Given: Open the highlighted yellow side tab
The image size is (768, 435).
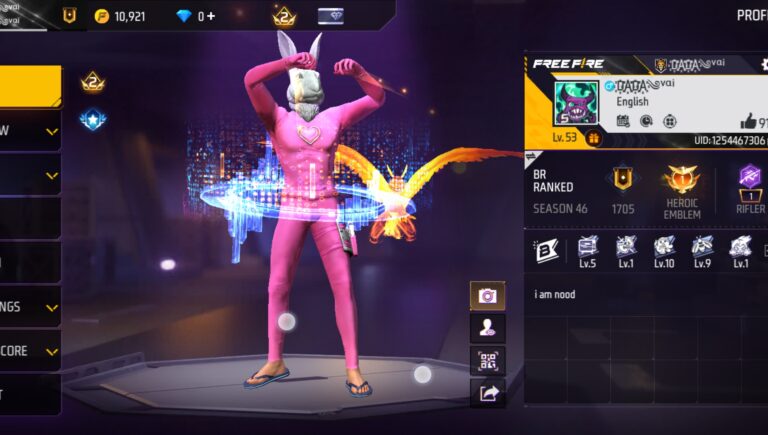Looking at the screenshot, I should point(30,86).
